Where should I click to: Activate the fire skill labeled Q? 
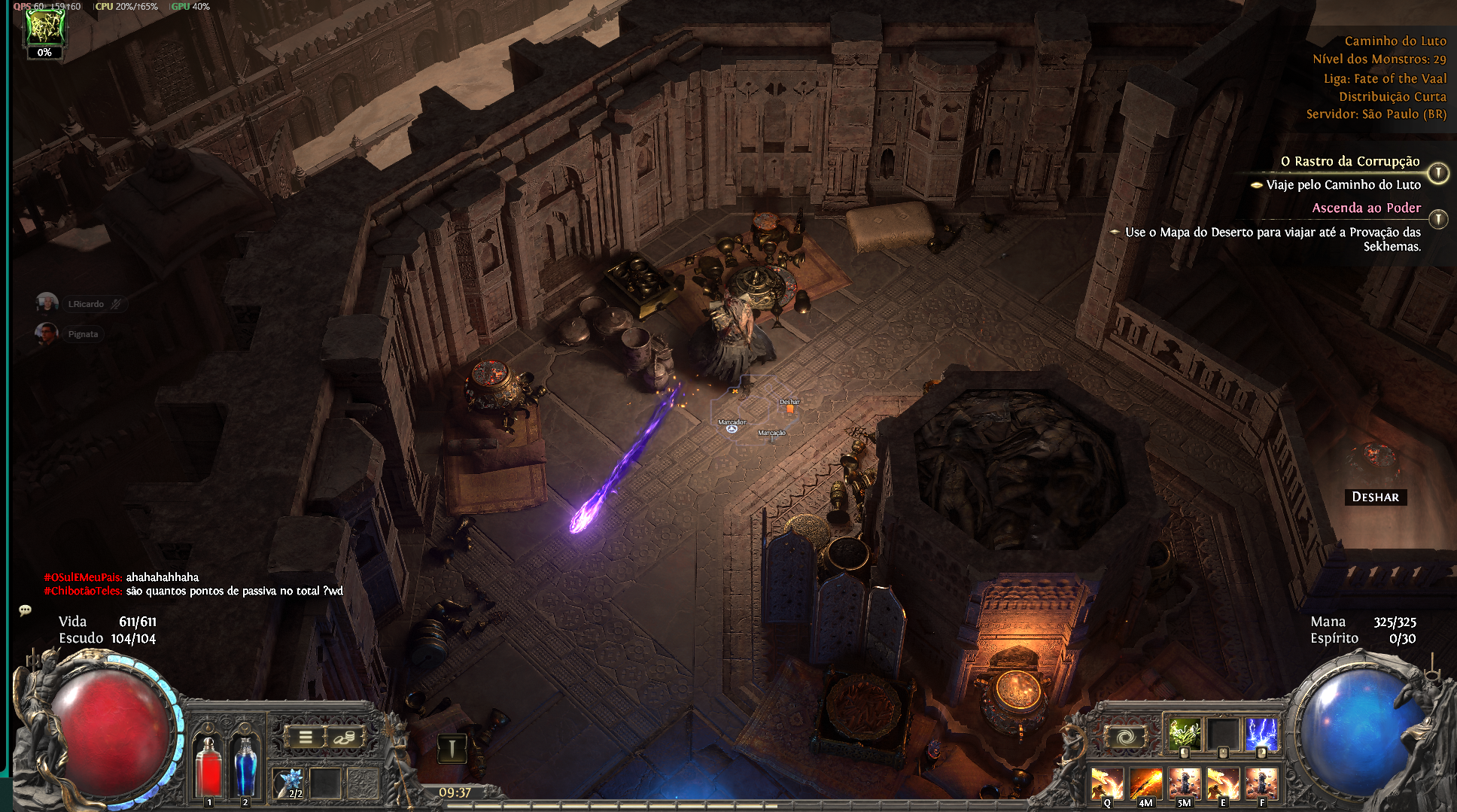1107,783
